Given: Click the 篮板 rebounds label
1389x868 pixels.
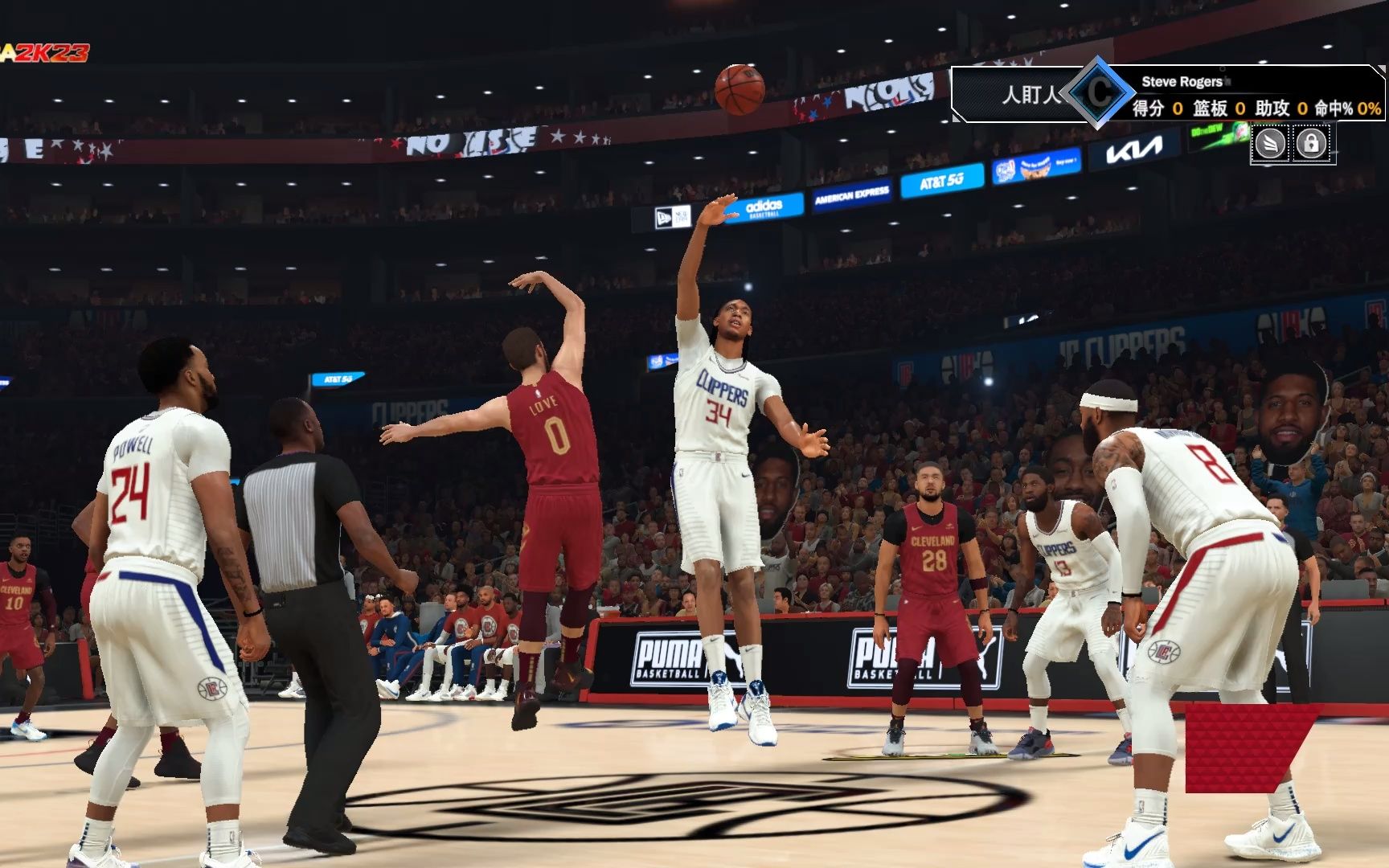Looking at the screenshot, I should (1210, 108).
